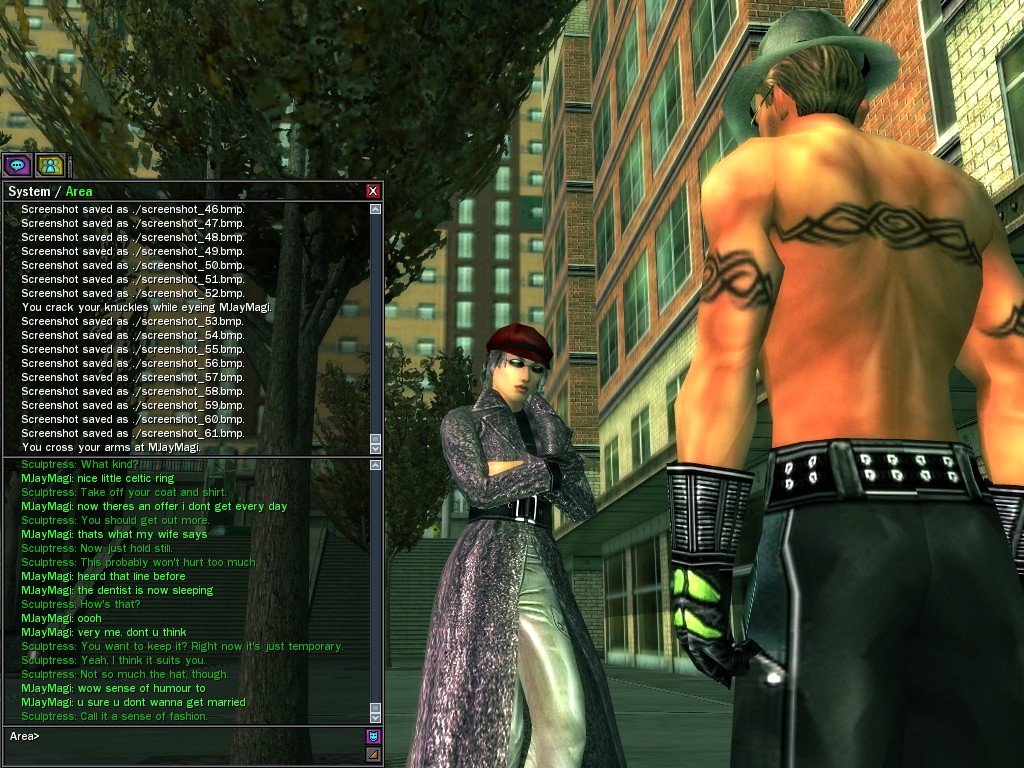Click the Area chat scroll-down arrow
This screenshot has width=1024, height=768.
click(376, 717)
